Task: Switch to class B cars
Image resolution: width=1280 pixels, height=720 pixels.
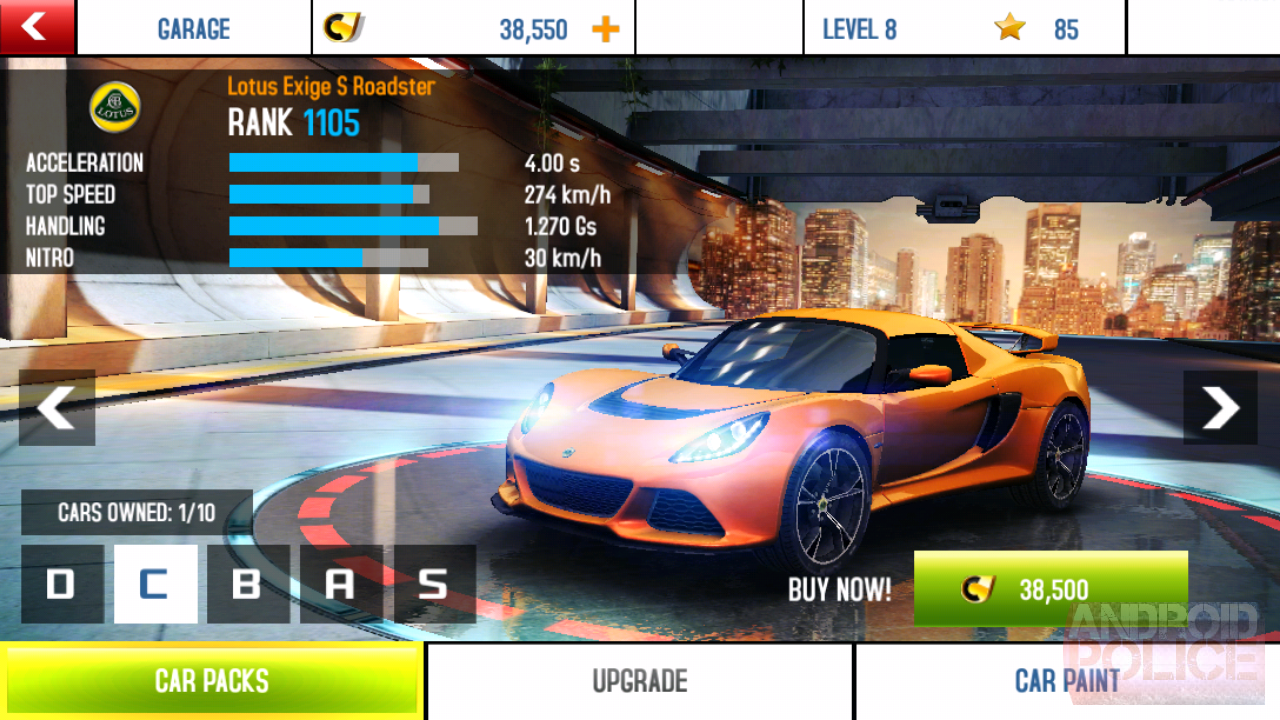Action: pyautogui.click(x=248, y=584)
